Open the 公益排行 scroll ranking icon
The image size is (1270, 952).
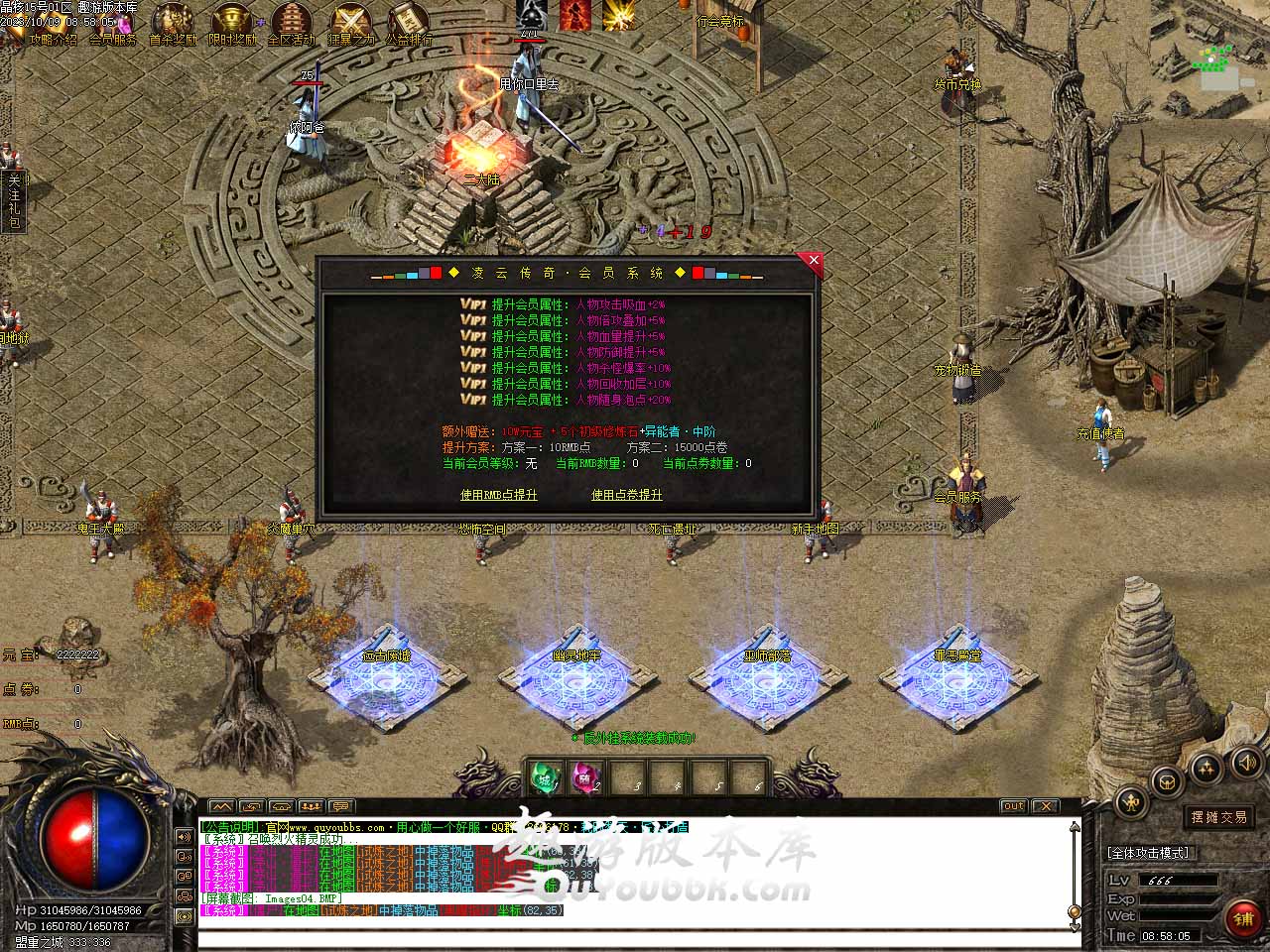409,24
